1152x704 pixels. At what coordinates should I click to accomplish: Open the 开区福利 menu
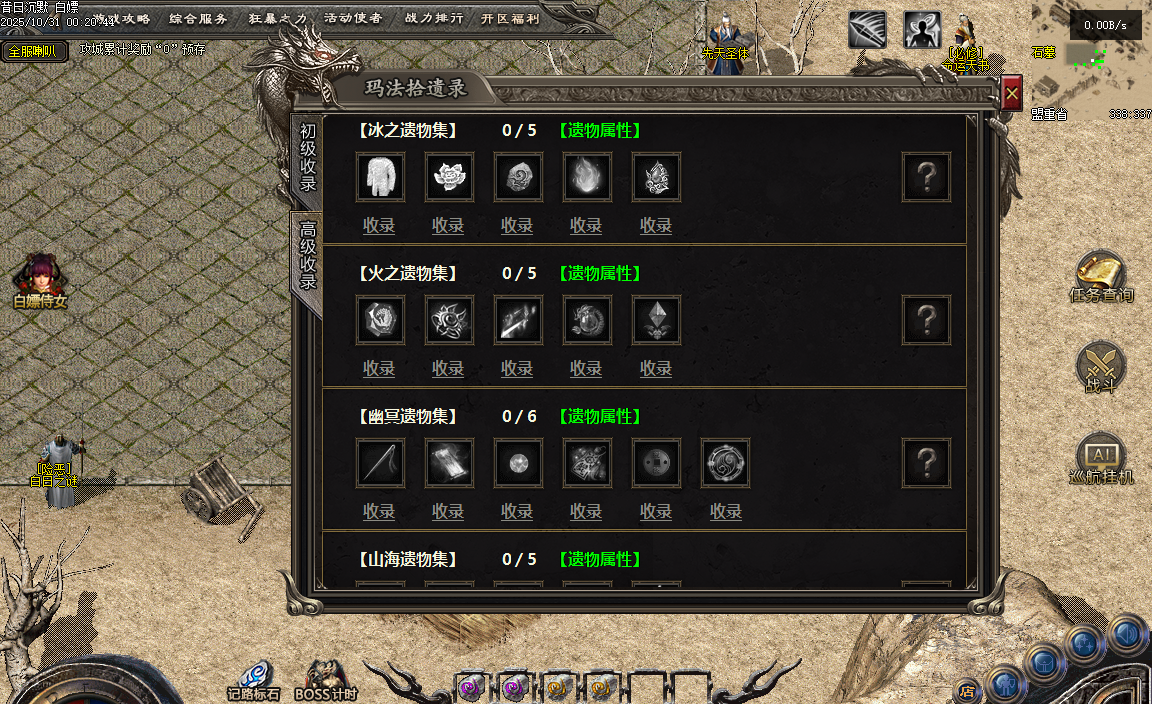pyautogui.click(x=510, y=18)
